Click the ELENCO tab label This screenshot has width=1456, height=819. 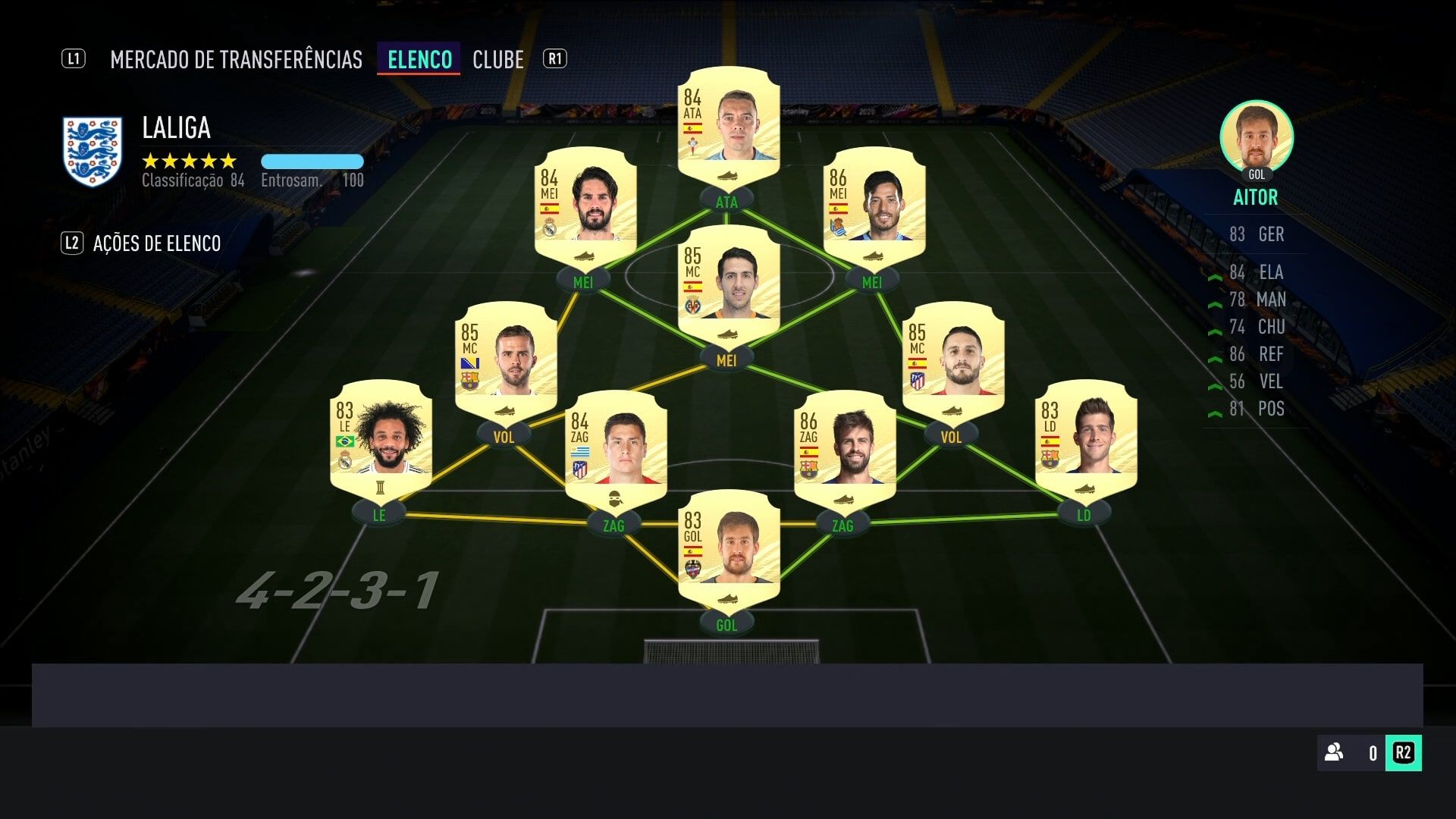[418, 59]
